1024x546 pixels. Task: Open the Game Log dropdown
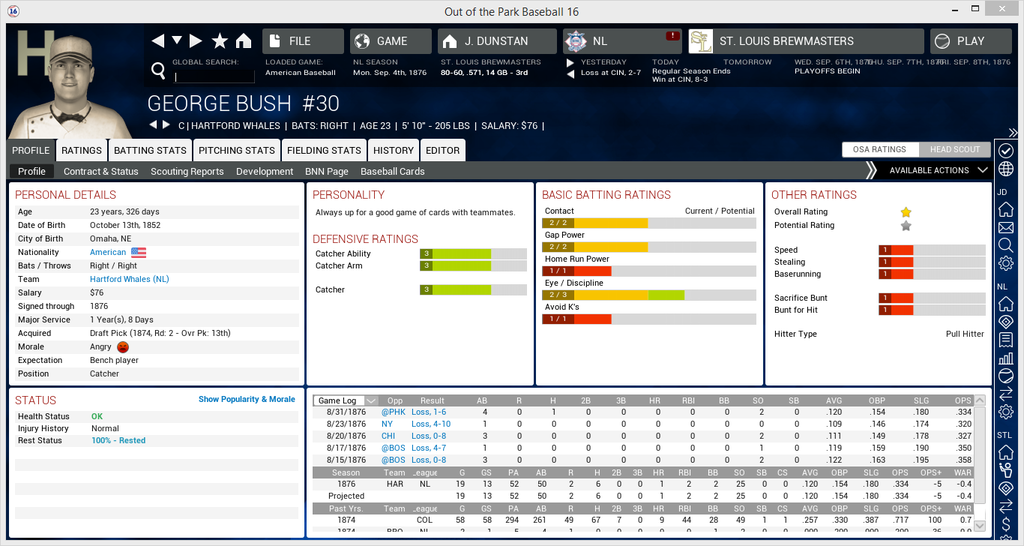click(345, 400)
